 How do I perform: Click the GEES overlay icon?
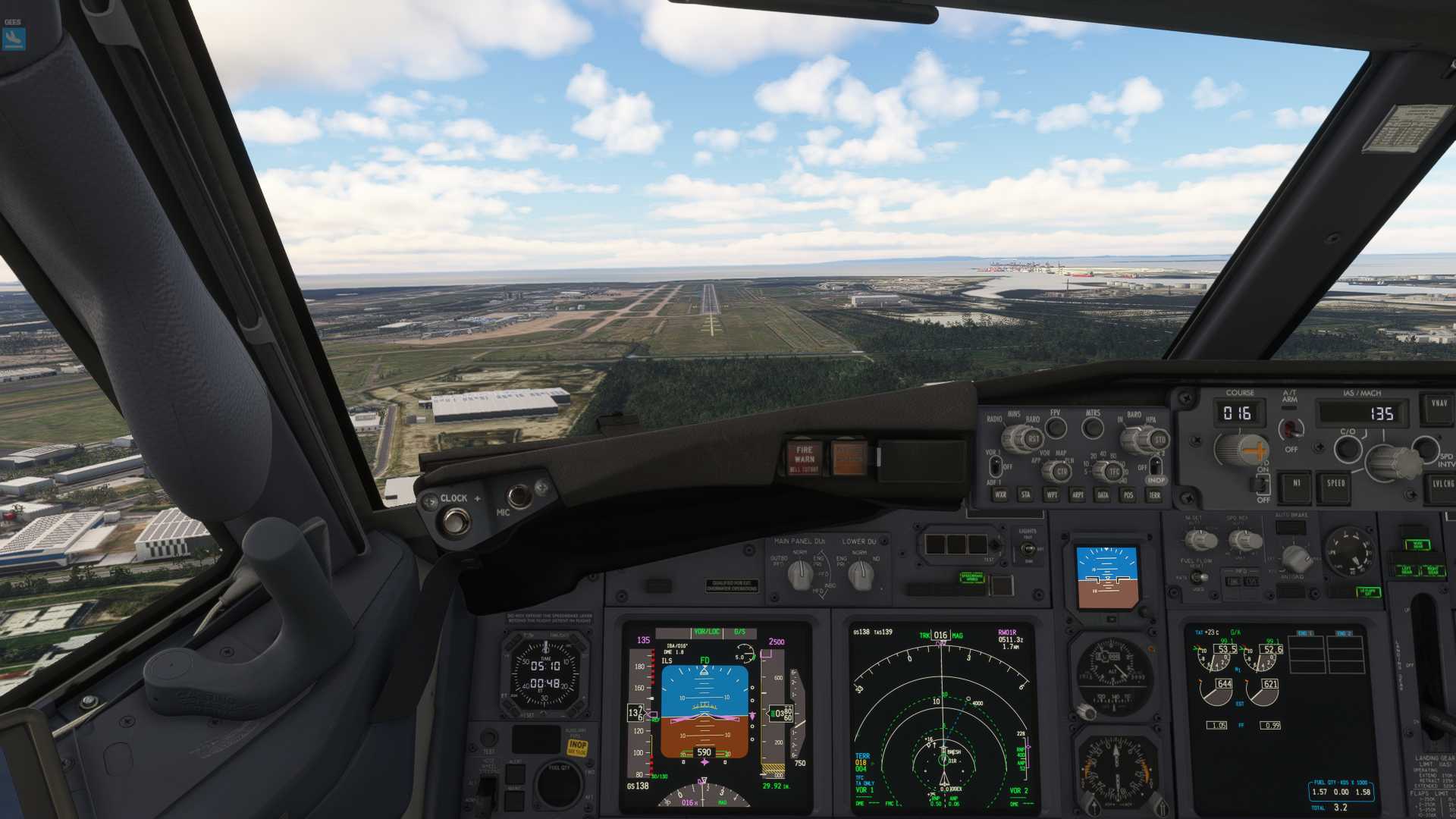pyautogui.click(x=14, y=39)
